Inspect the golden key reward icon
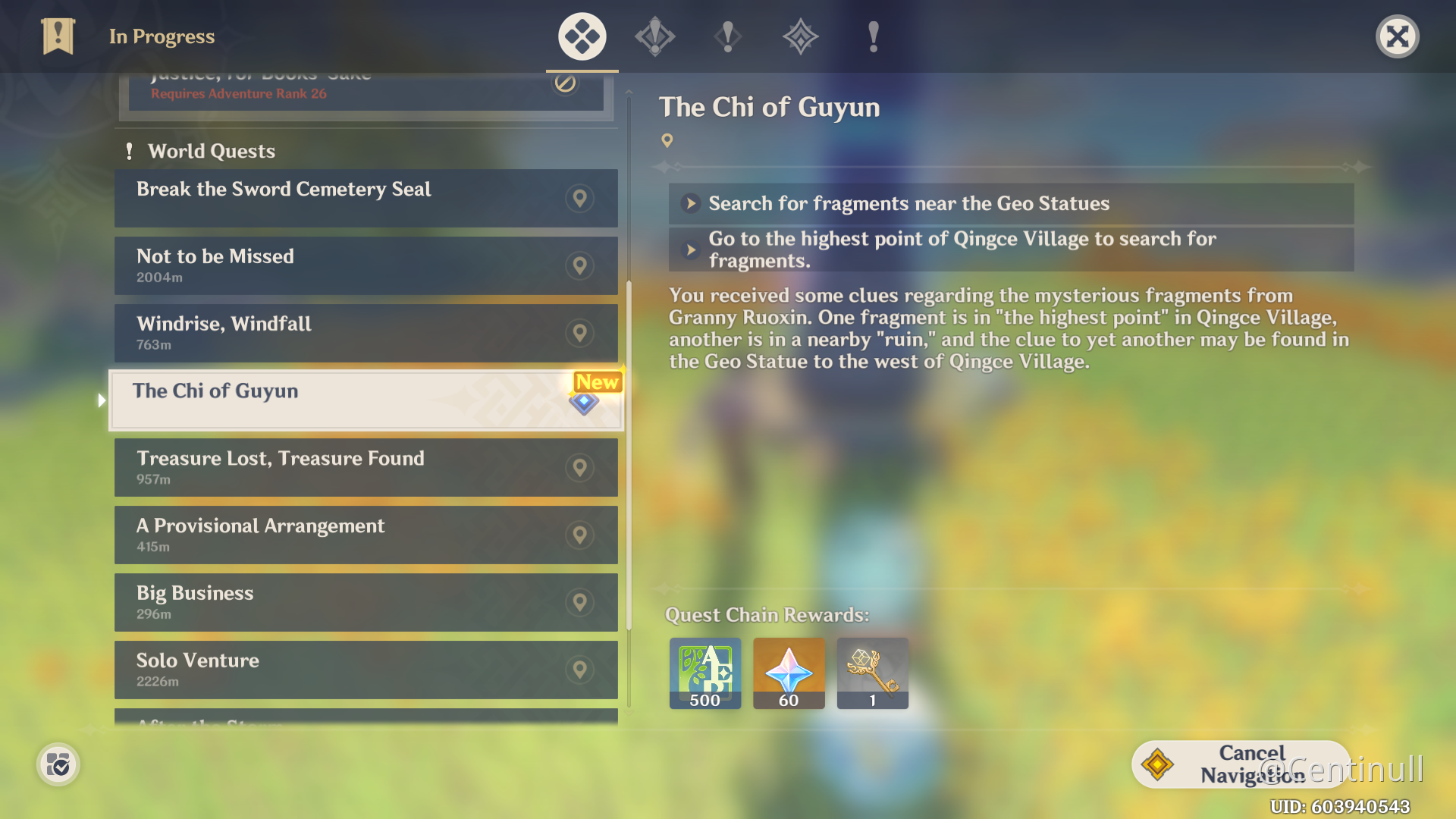 click(872, 673)
